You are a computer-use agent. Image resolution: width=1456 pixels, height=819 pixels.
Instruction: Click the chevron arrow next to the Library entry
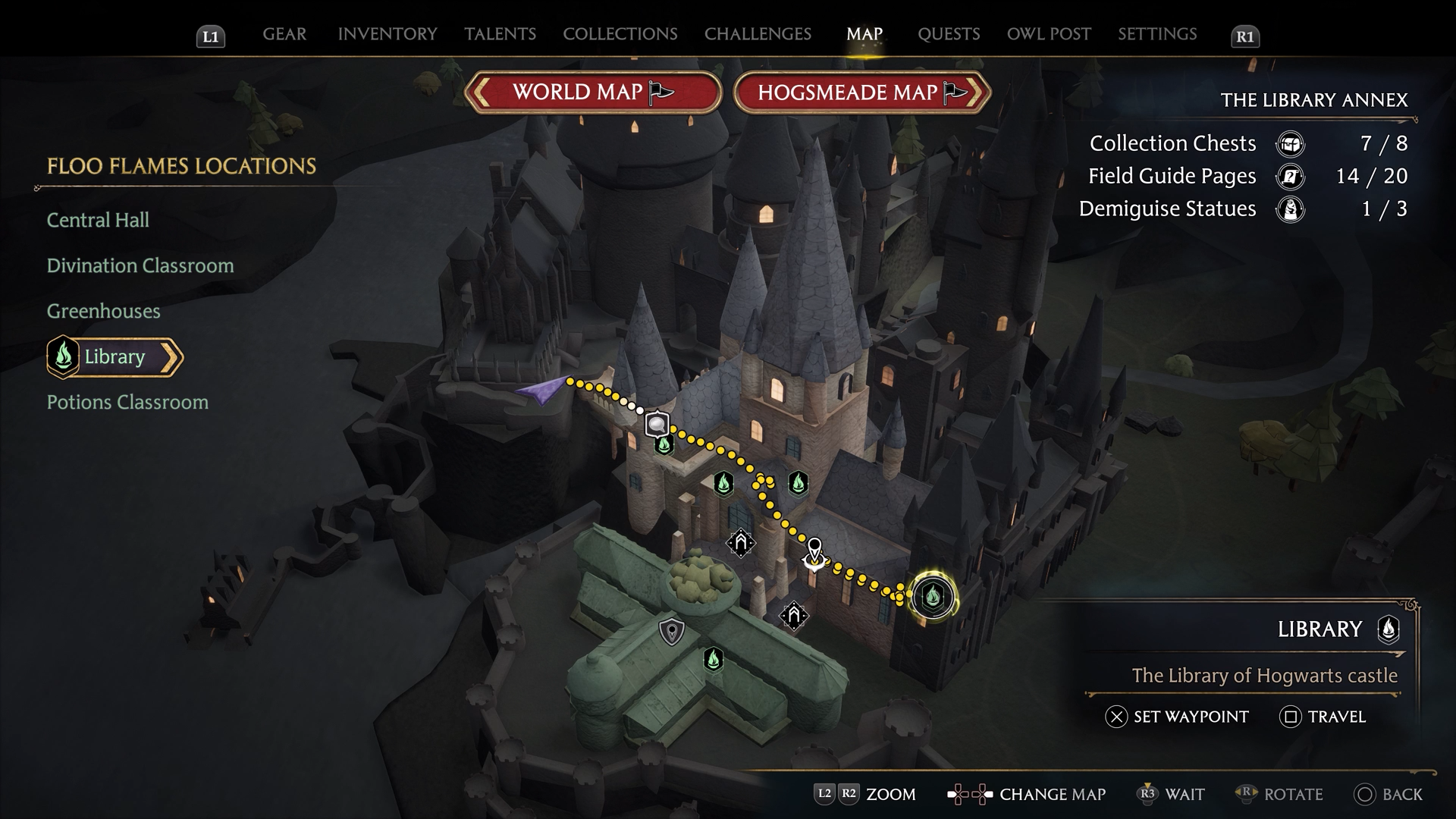(172, 357)
